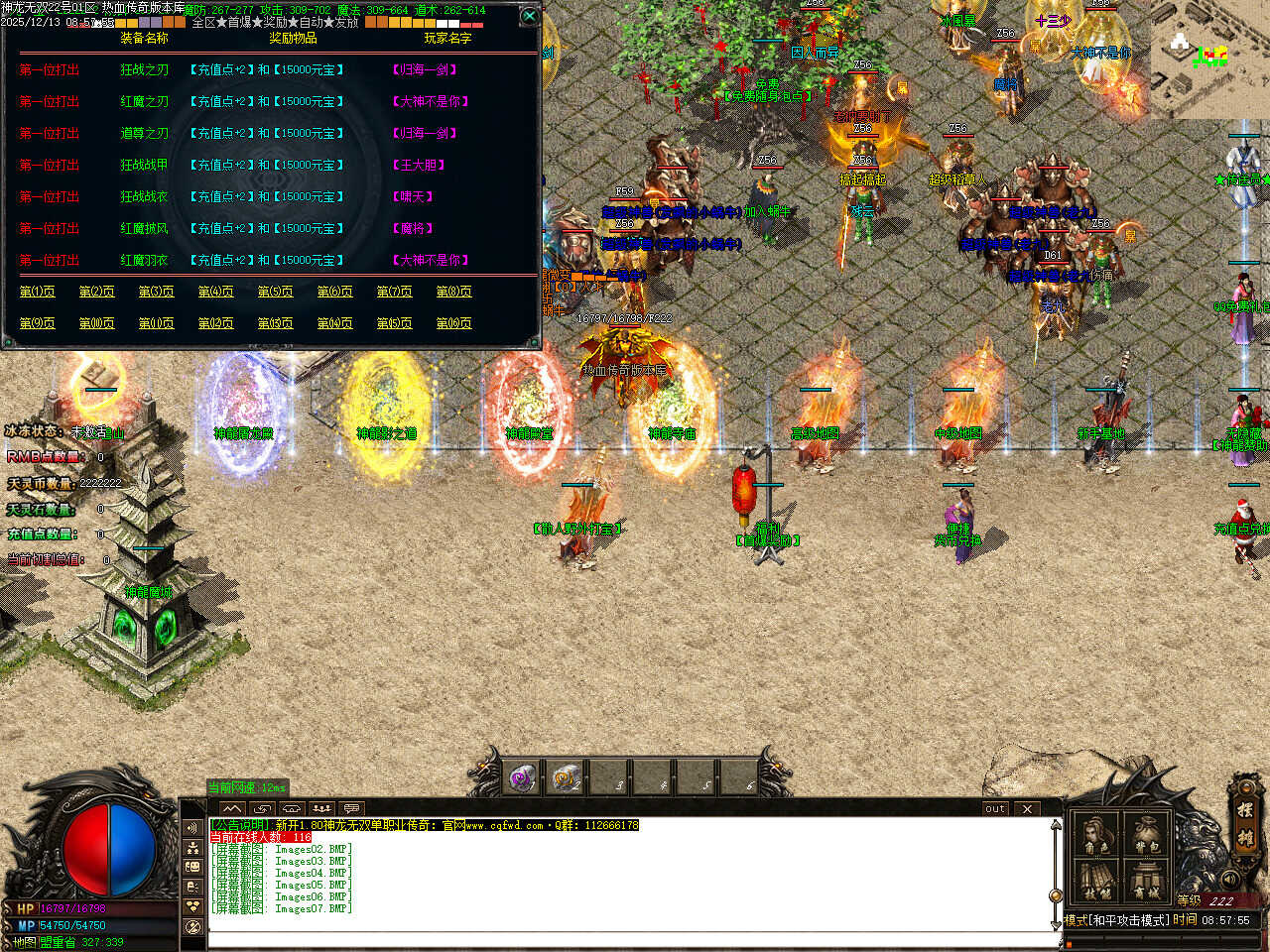Screen dimensions: 1270x952
Task: Select the 第(9)页 page link
Action: [38, 323]
